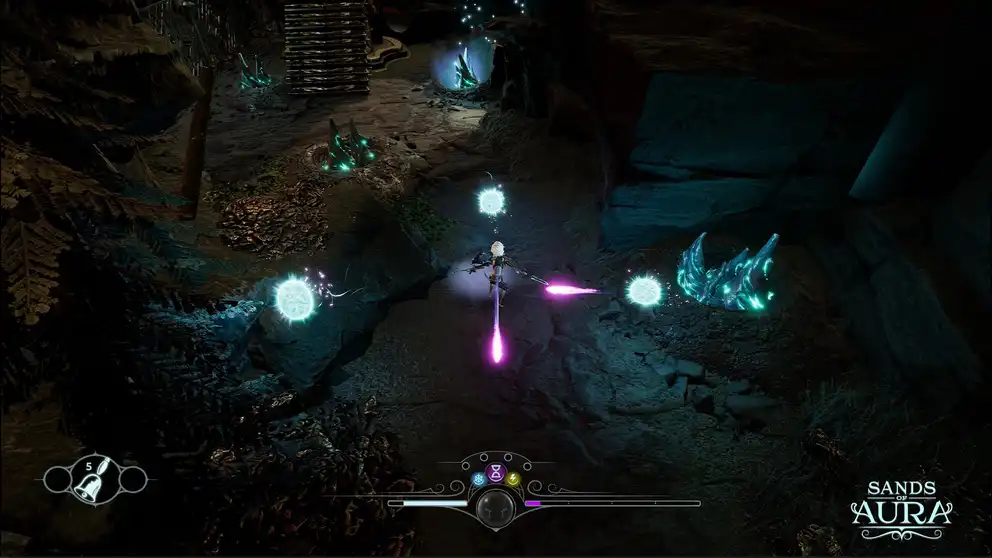Activate the blue snowflake frost ability

point(477,479)
